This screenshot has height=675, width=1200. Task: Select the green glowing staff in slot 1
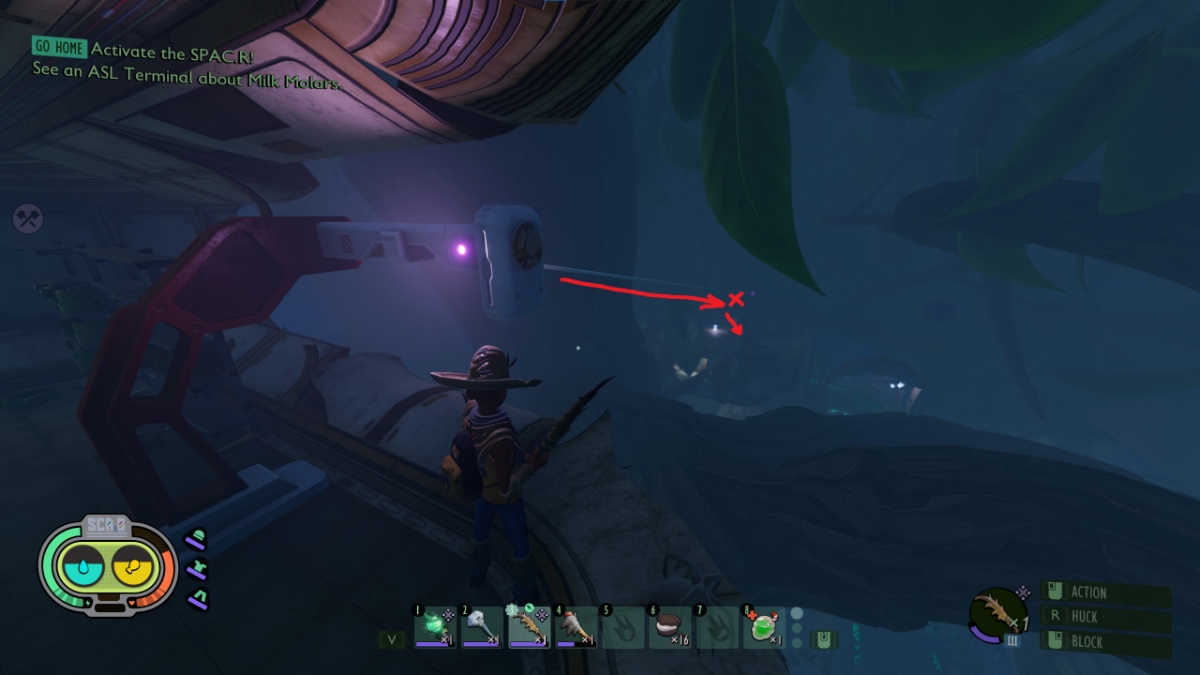click(x=435, y=625)
